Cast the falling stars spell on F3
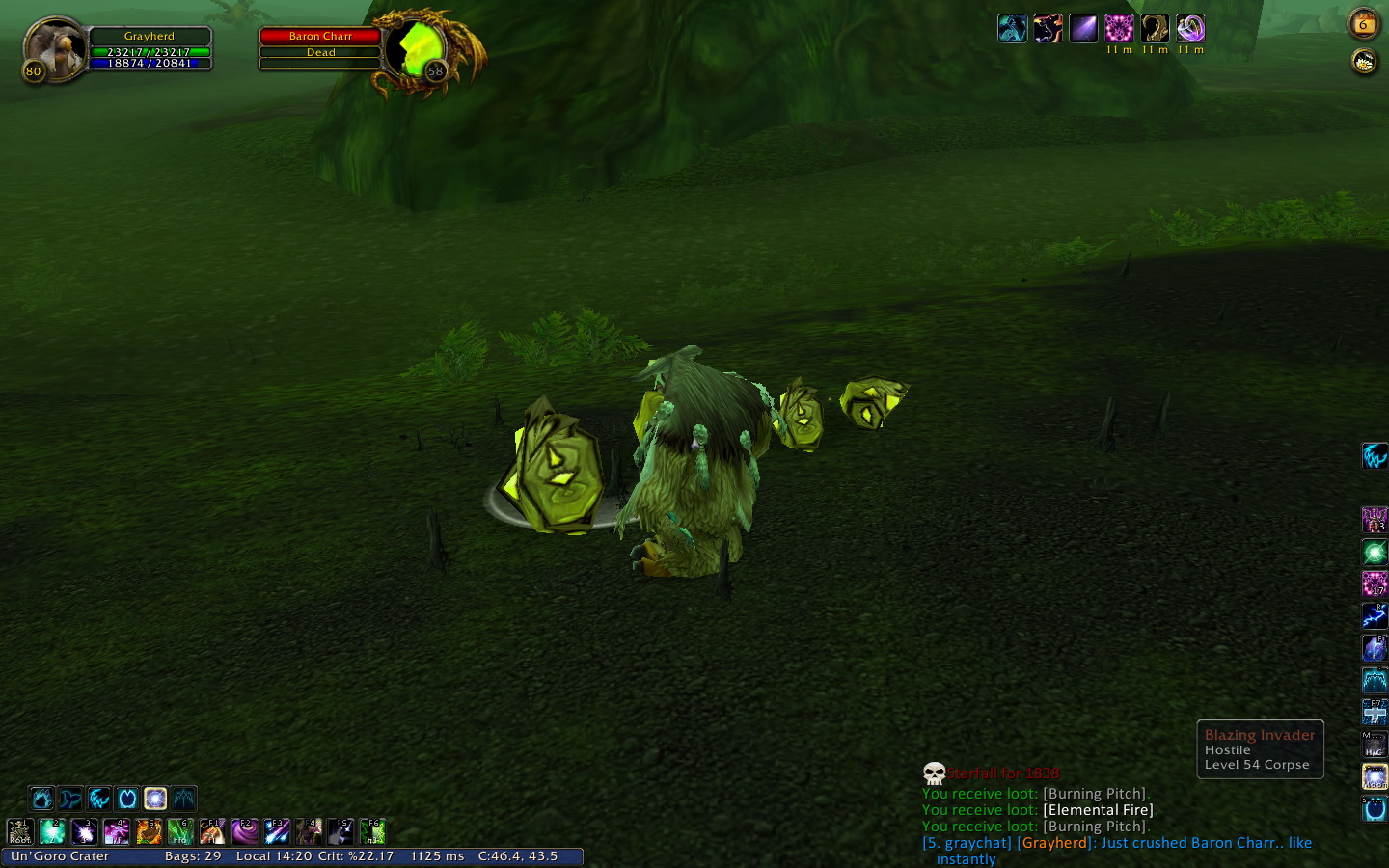Viewport: 1389px width, 868px height. 277,830
